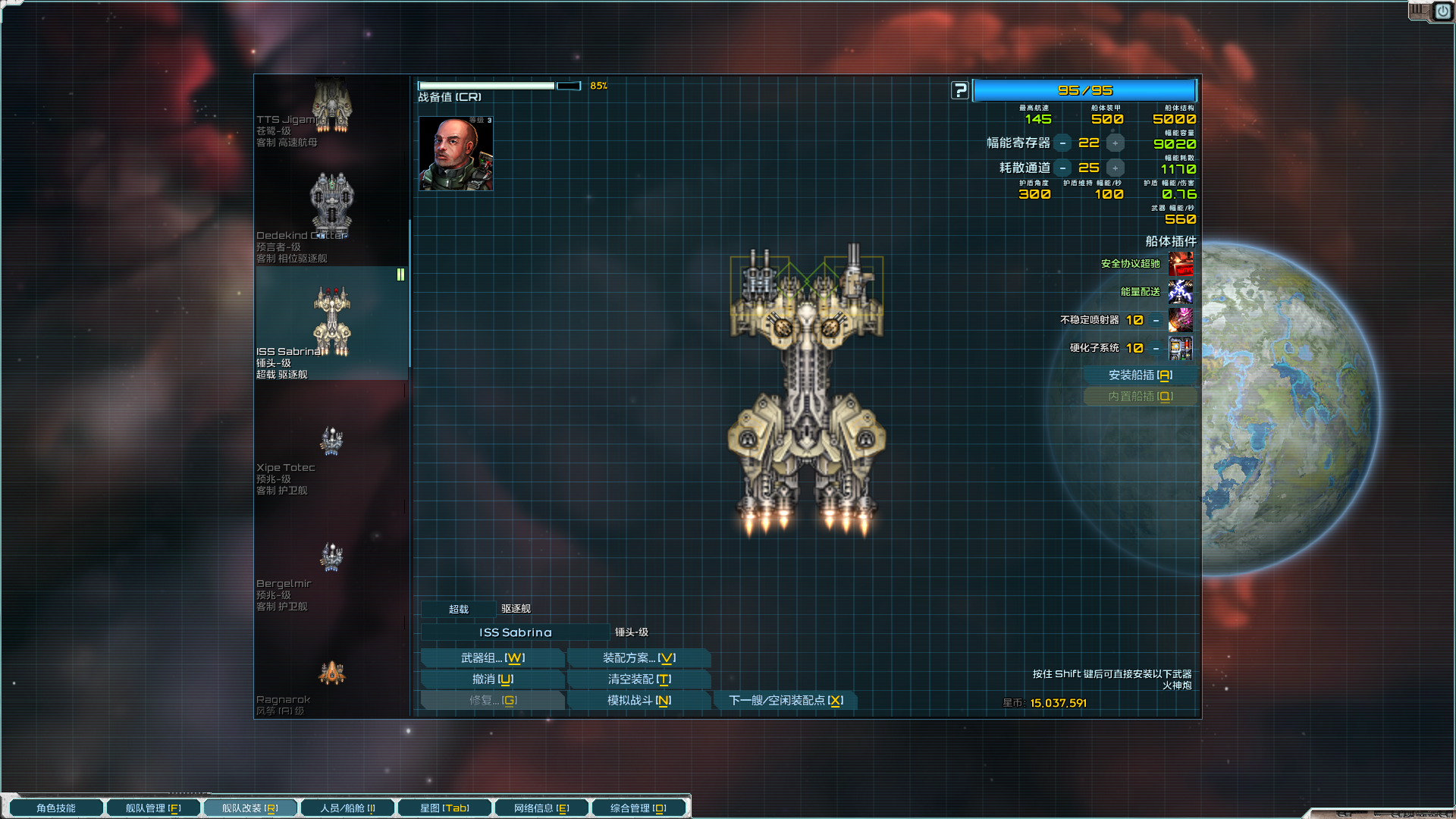The image size is (1456, 819).
Task: Increase 幅能寄存器 with the plus stepper
Action: click(1114, 143)
